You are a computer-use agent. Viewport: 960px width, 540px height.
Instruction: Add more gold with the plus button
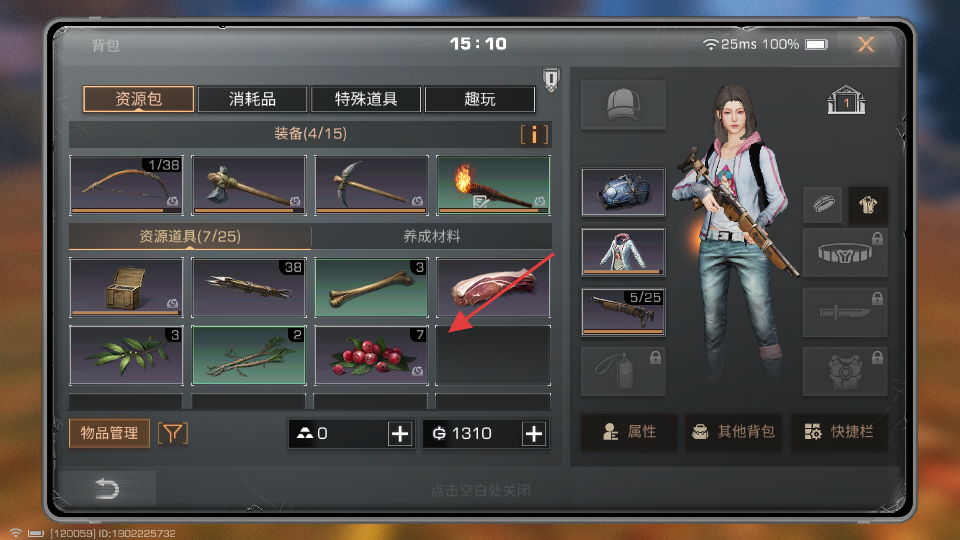click(x=534, y=433)
